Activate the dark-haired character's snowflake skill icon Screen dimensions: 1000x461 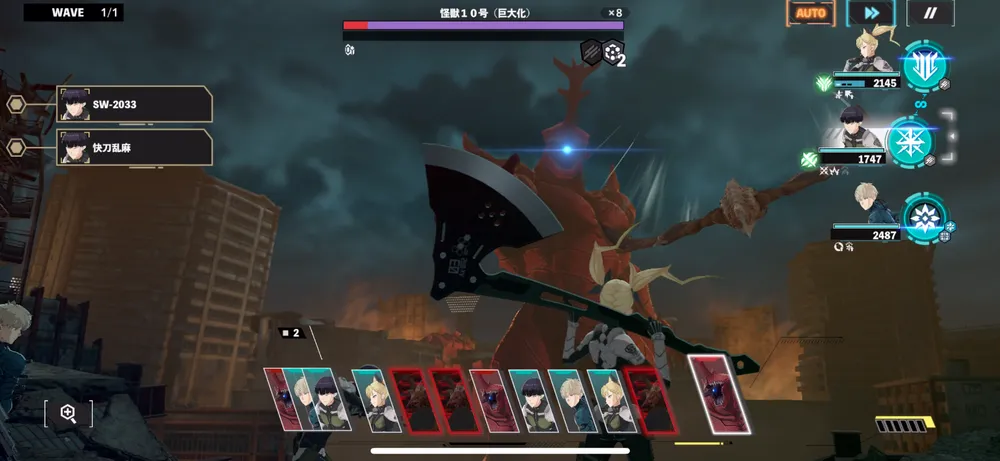pos(910,141)
